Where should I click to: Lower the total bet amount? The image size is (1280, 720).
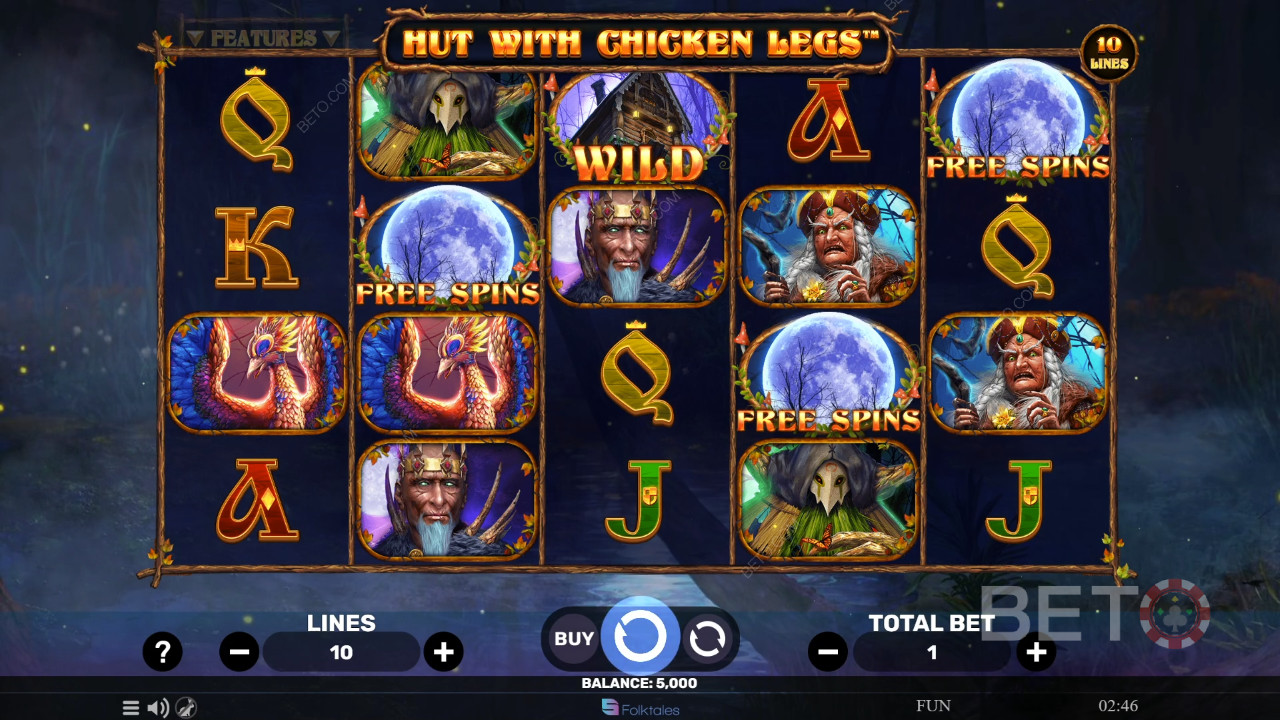(x=828, y=652)
